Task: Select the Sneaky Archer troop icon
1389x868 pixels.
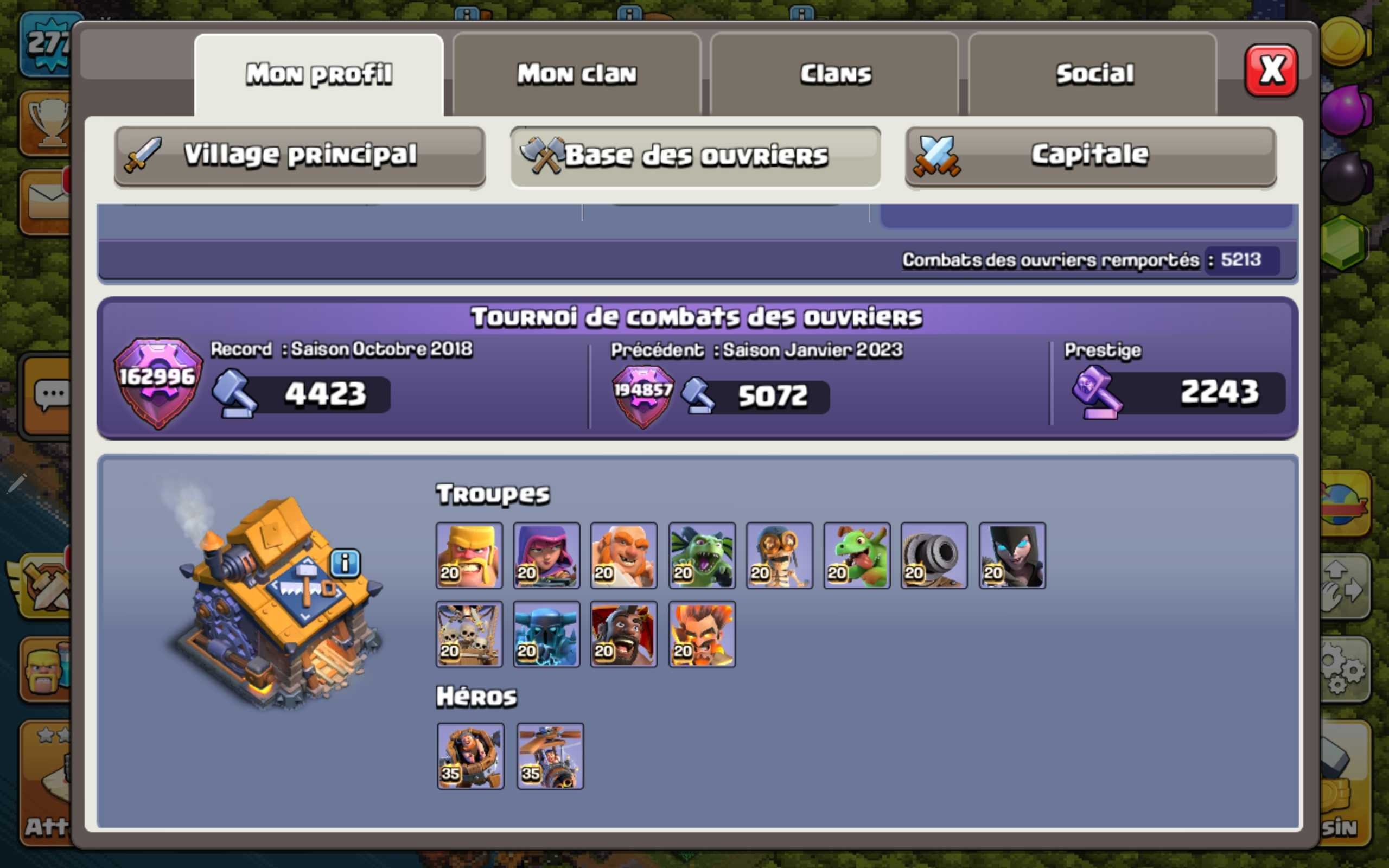Action: click(546, 554)
